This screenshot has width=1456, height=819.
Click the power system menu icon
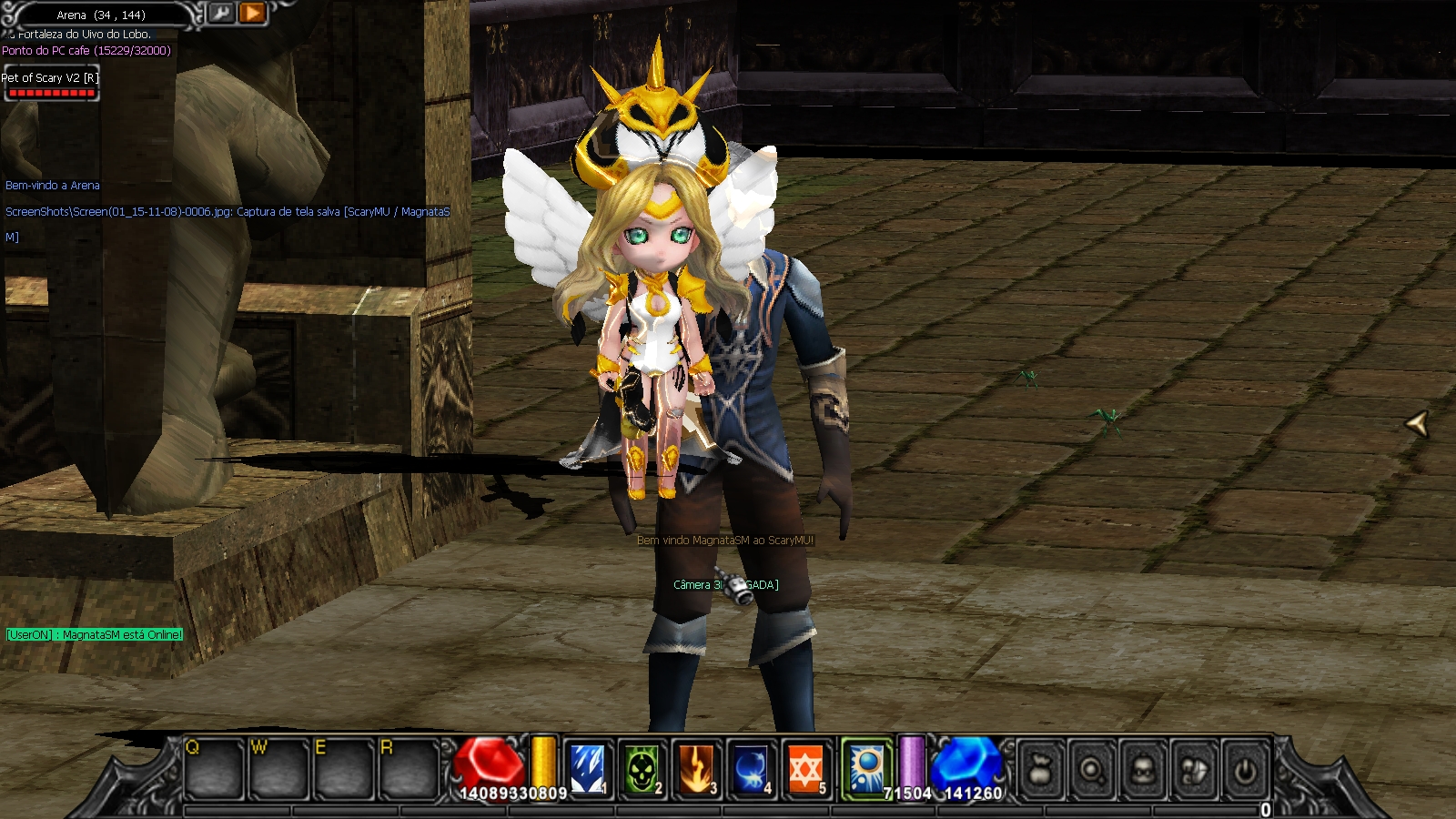click(x=1244, y=772)
